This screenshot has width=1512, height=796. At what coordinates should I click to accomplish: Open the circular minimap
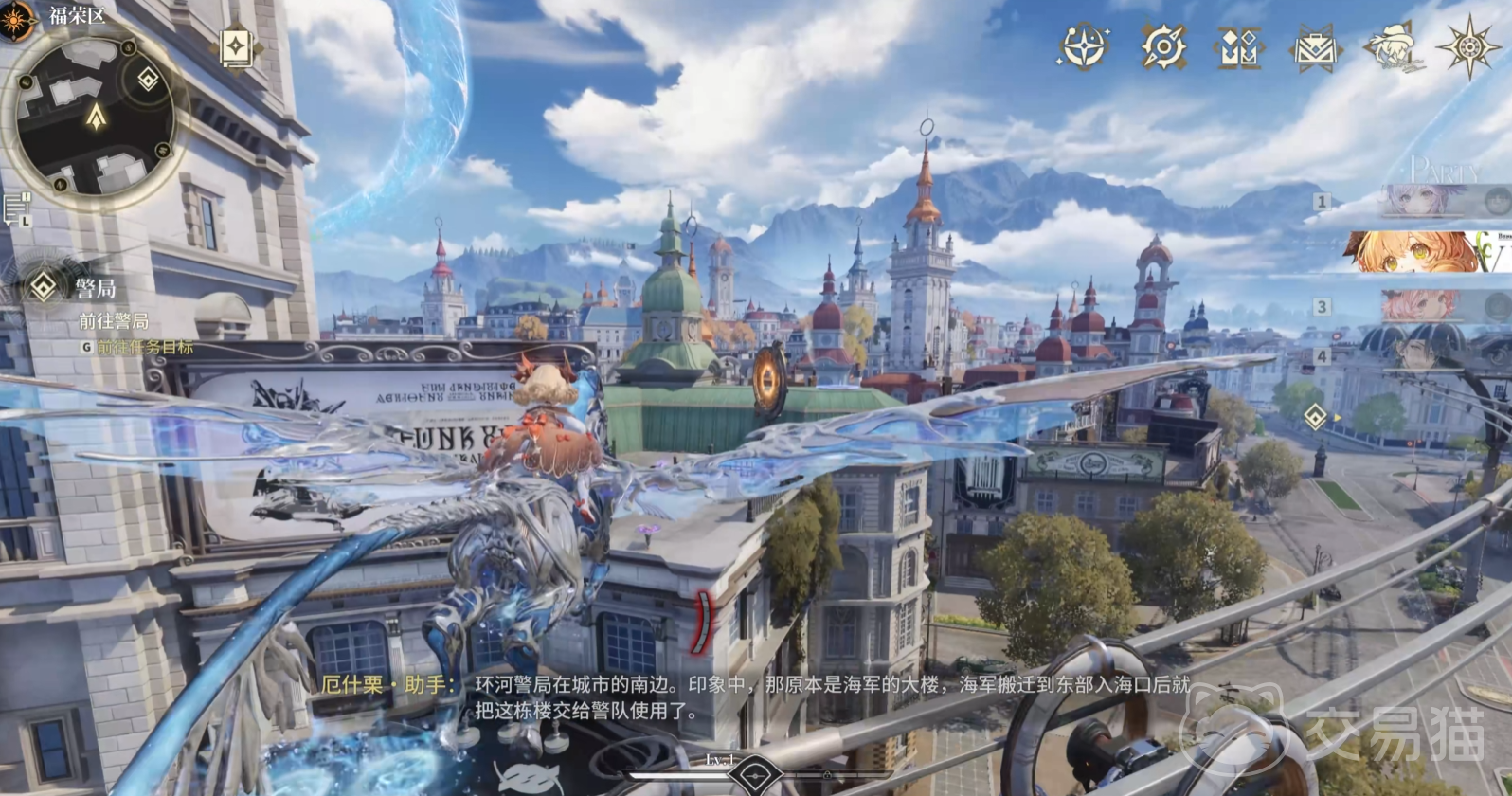(95, 116)
